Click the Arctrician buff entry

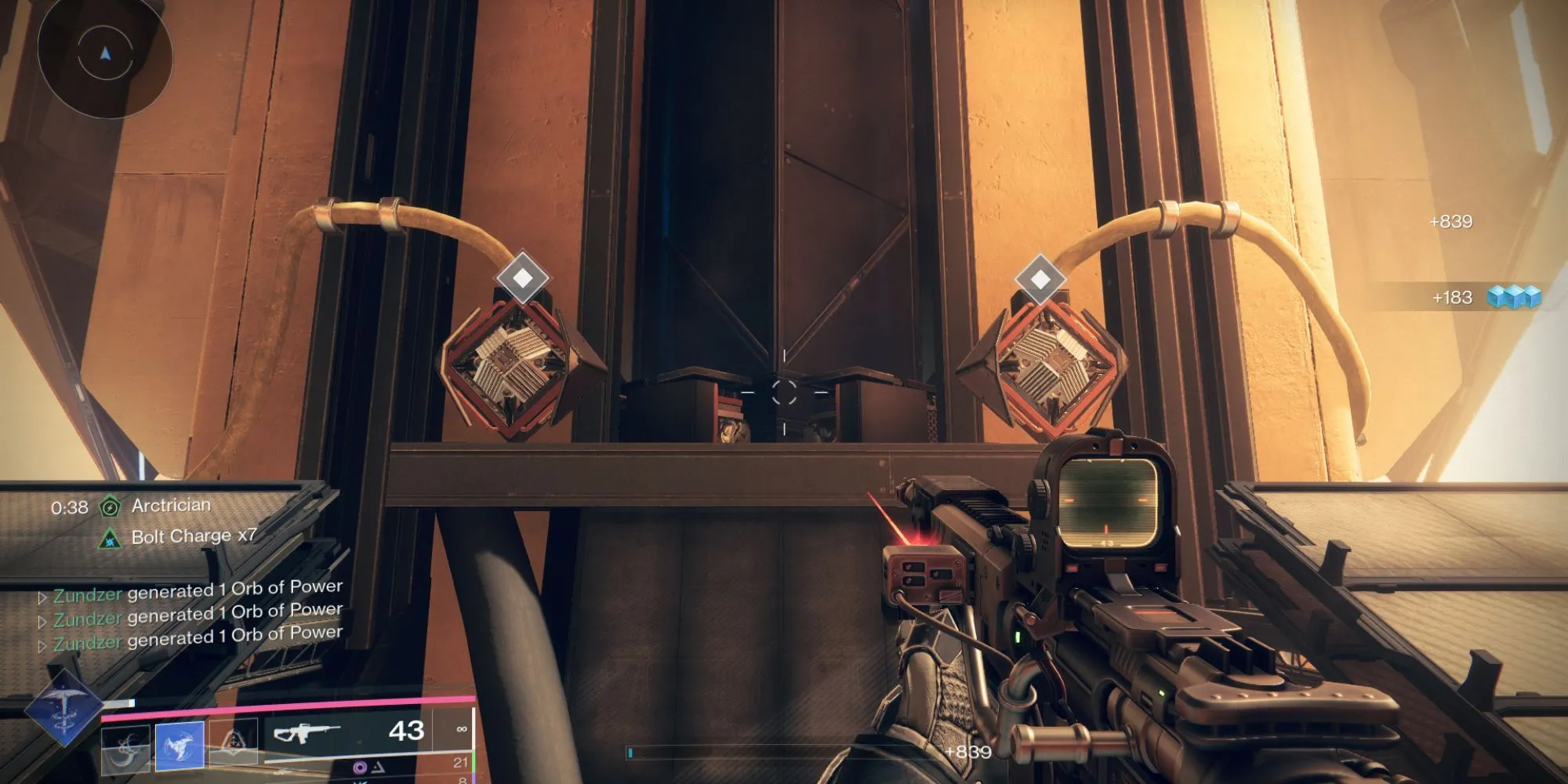pyautogui.click(x=171, y=506)
